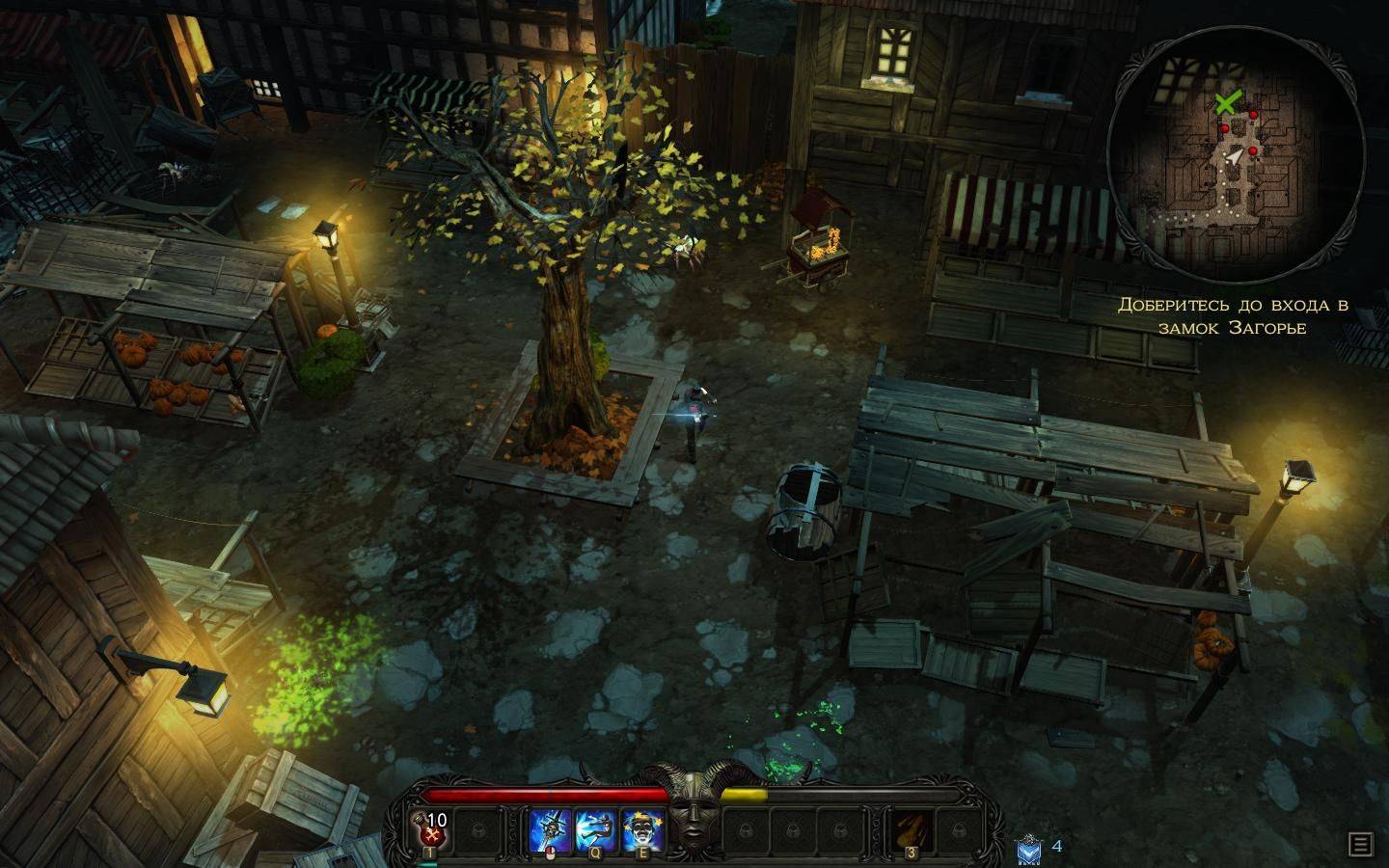Click the circular minimap
This screenshot has width=1389, height=868.
pos(1235,160)
